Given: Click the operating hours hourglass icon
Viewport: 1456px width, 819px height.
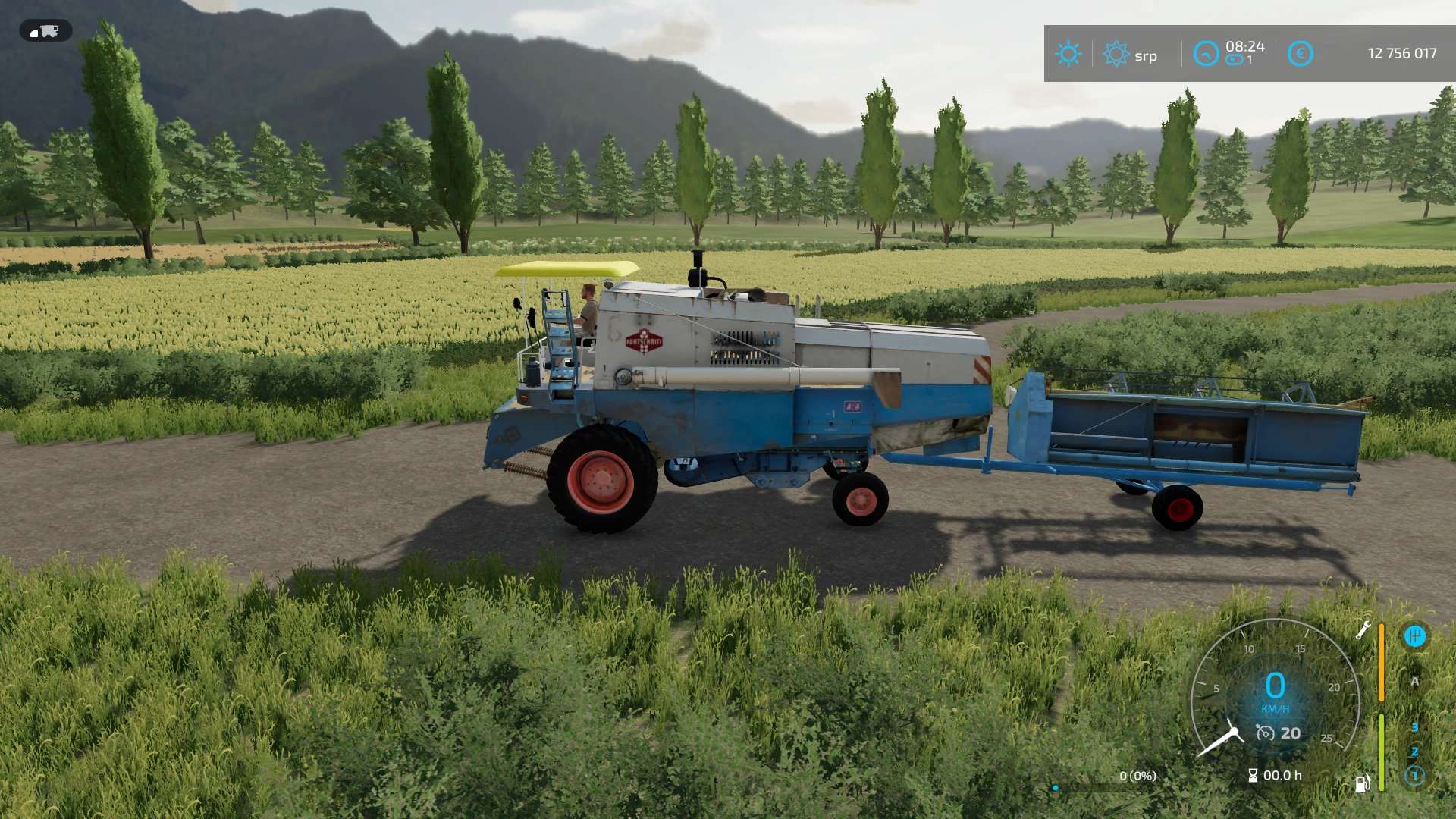Looking at the screenshot, I should point(1253,775).
